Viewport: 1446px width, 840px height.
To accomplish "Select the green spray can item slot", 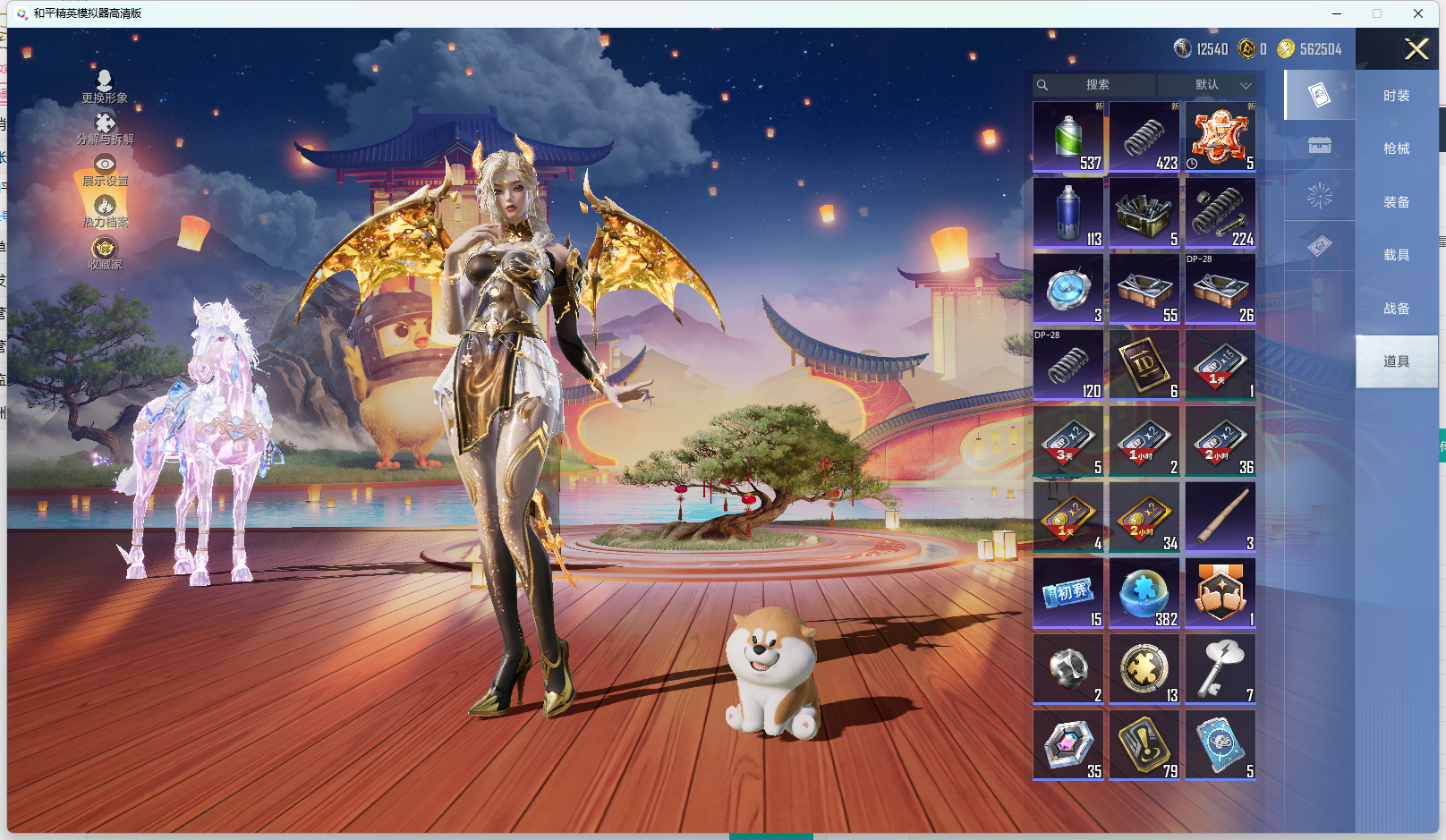I will pyautogui.click(x=1068, y=137).
